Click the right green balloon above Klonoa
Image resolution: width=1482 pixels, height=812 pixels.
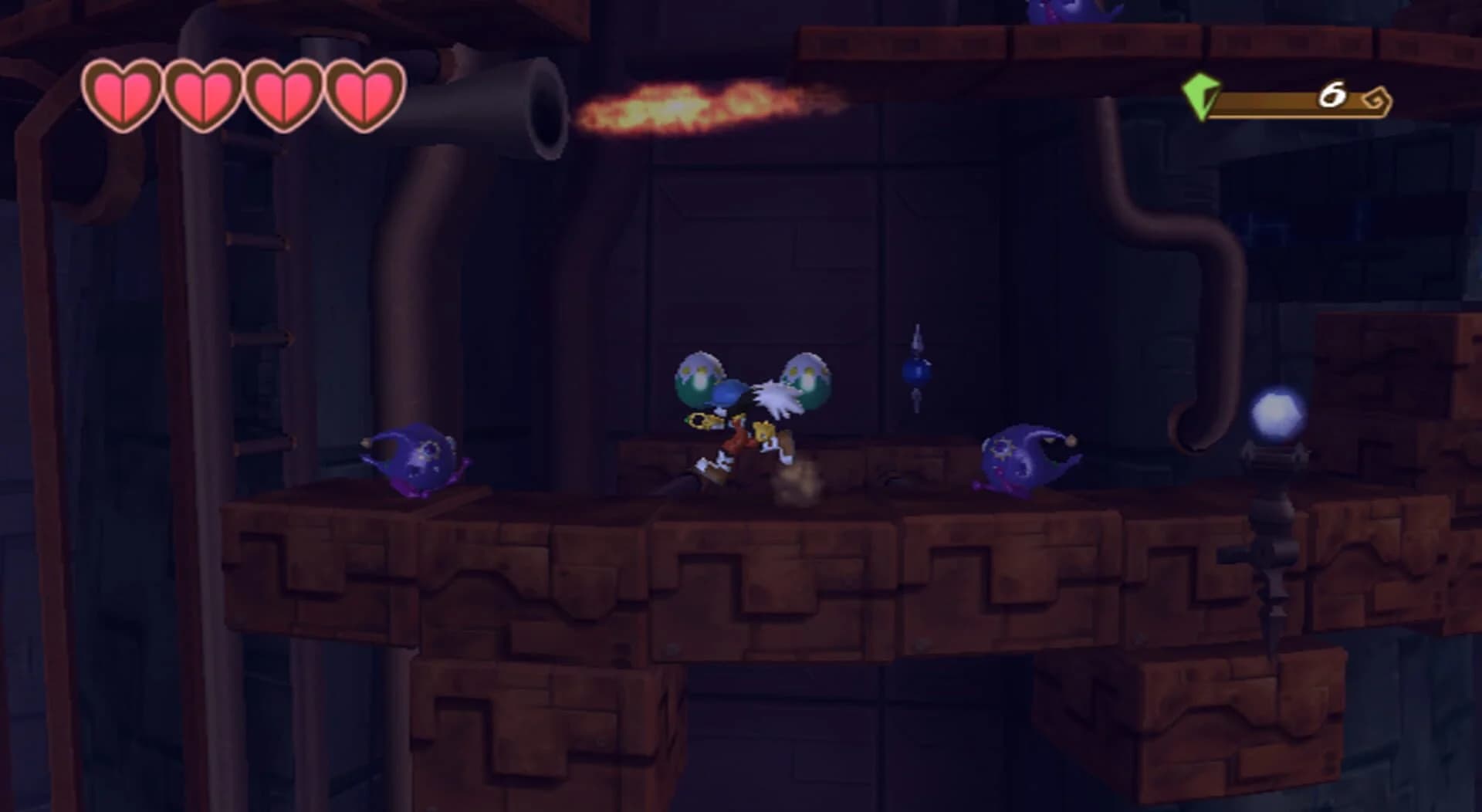point(806,376)
